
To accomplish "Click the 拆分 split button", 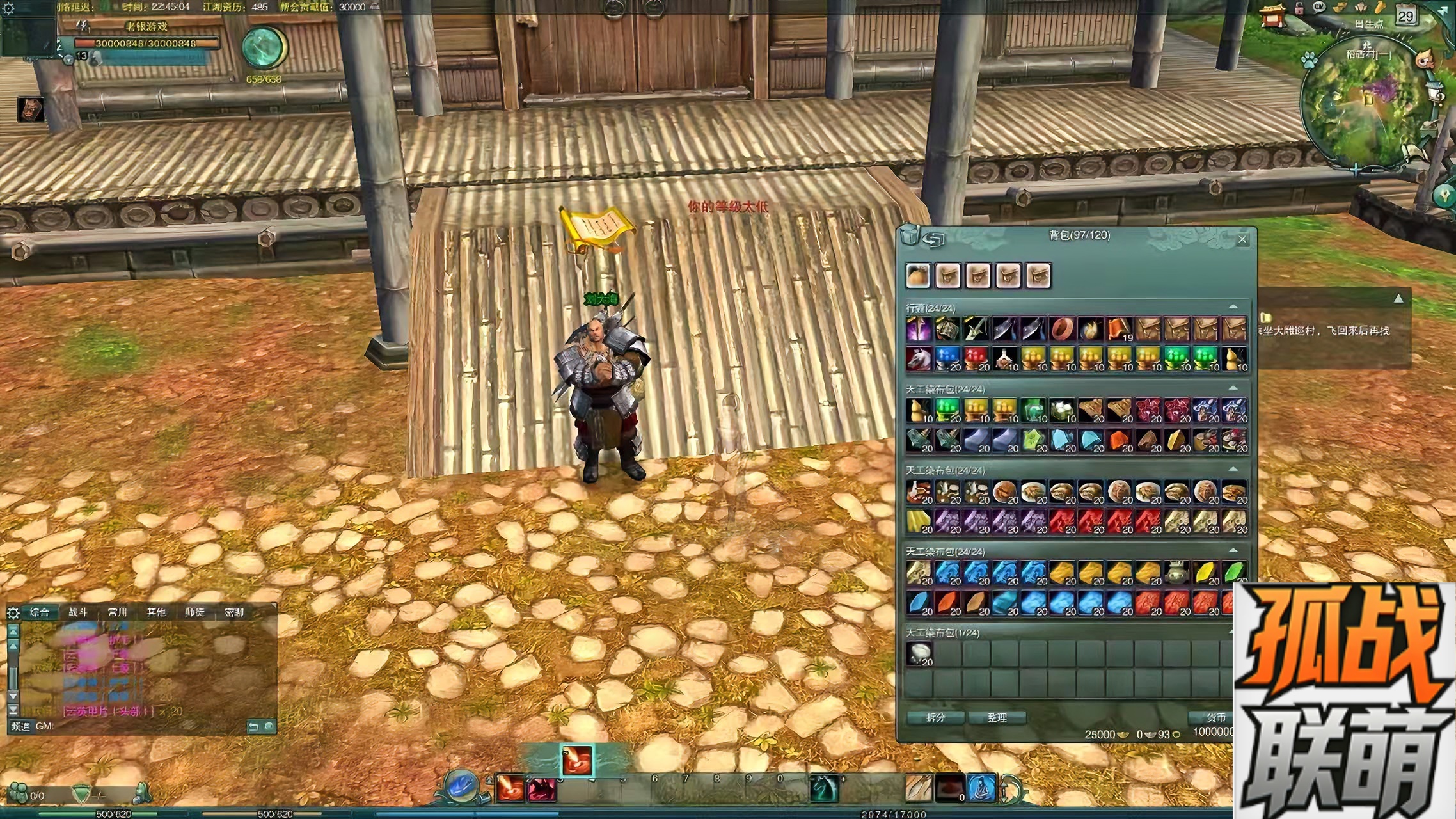I will 935,718.
